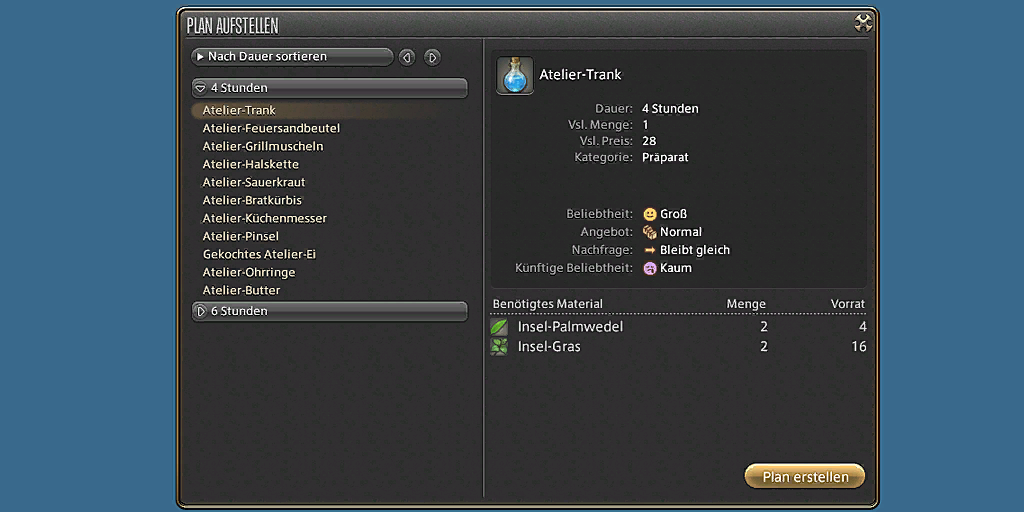Close the Plan aufstellen window
This screenshot has height=512, width=1024.
coord(864,23)
